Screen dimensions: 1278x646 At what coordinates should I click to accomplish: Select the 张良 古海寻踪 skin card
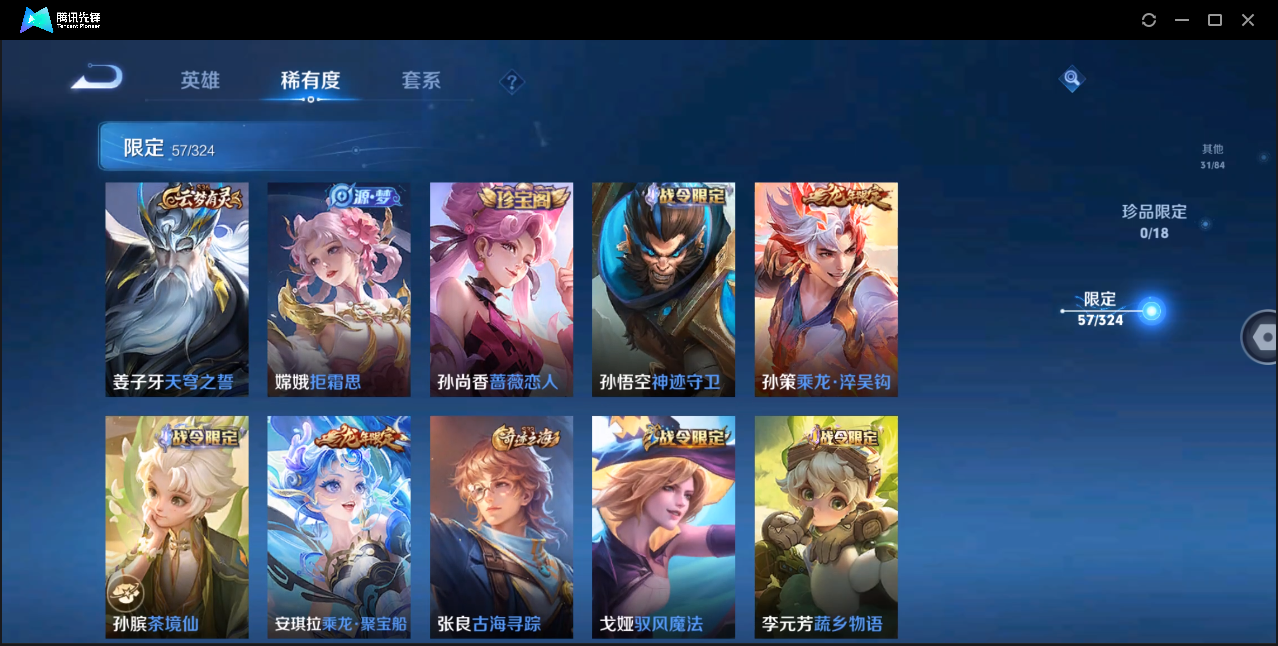pyautogui.click(x=501, y=527)
